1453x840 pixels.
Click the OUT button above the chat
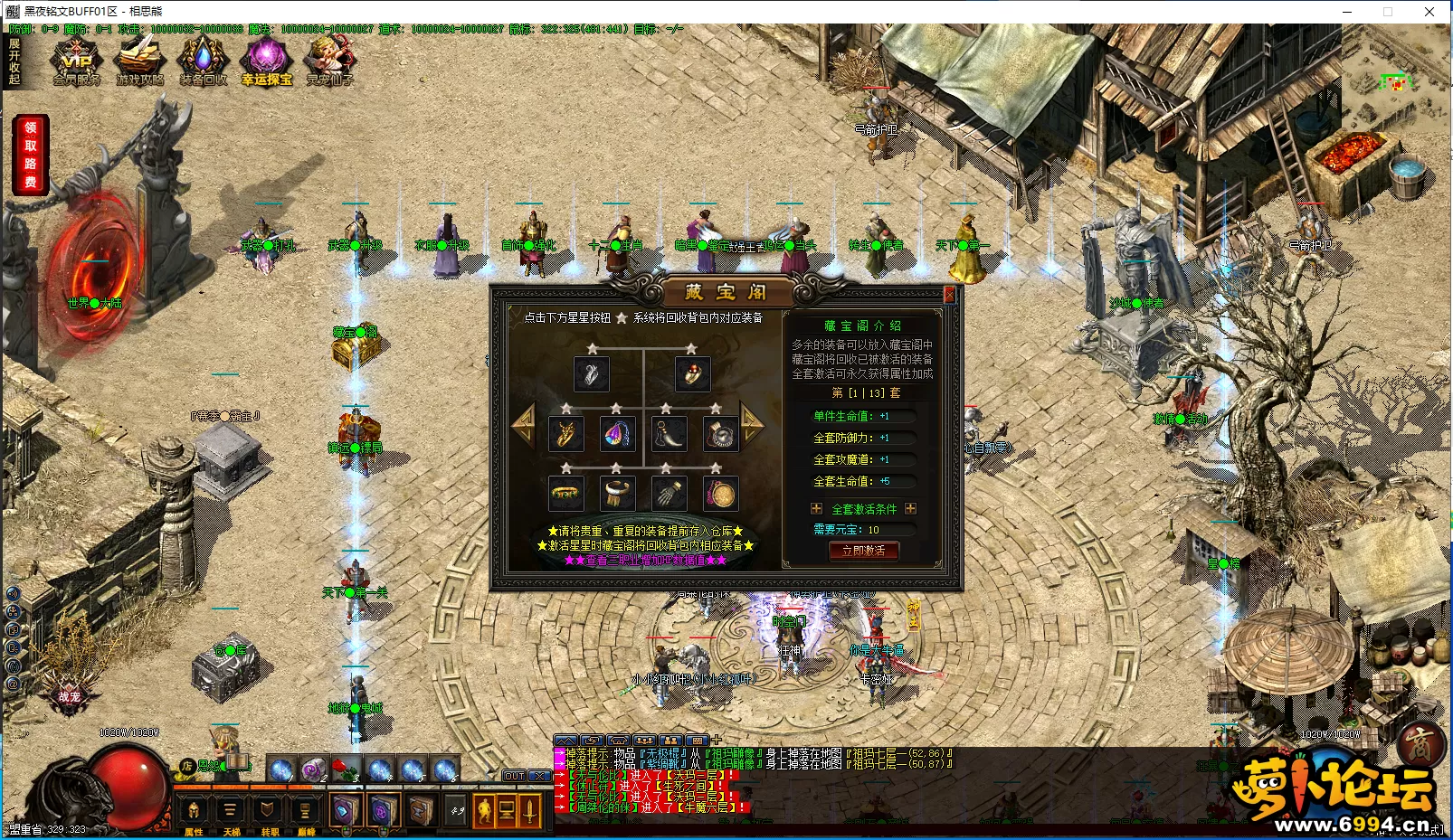514,776
